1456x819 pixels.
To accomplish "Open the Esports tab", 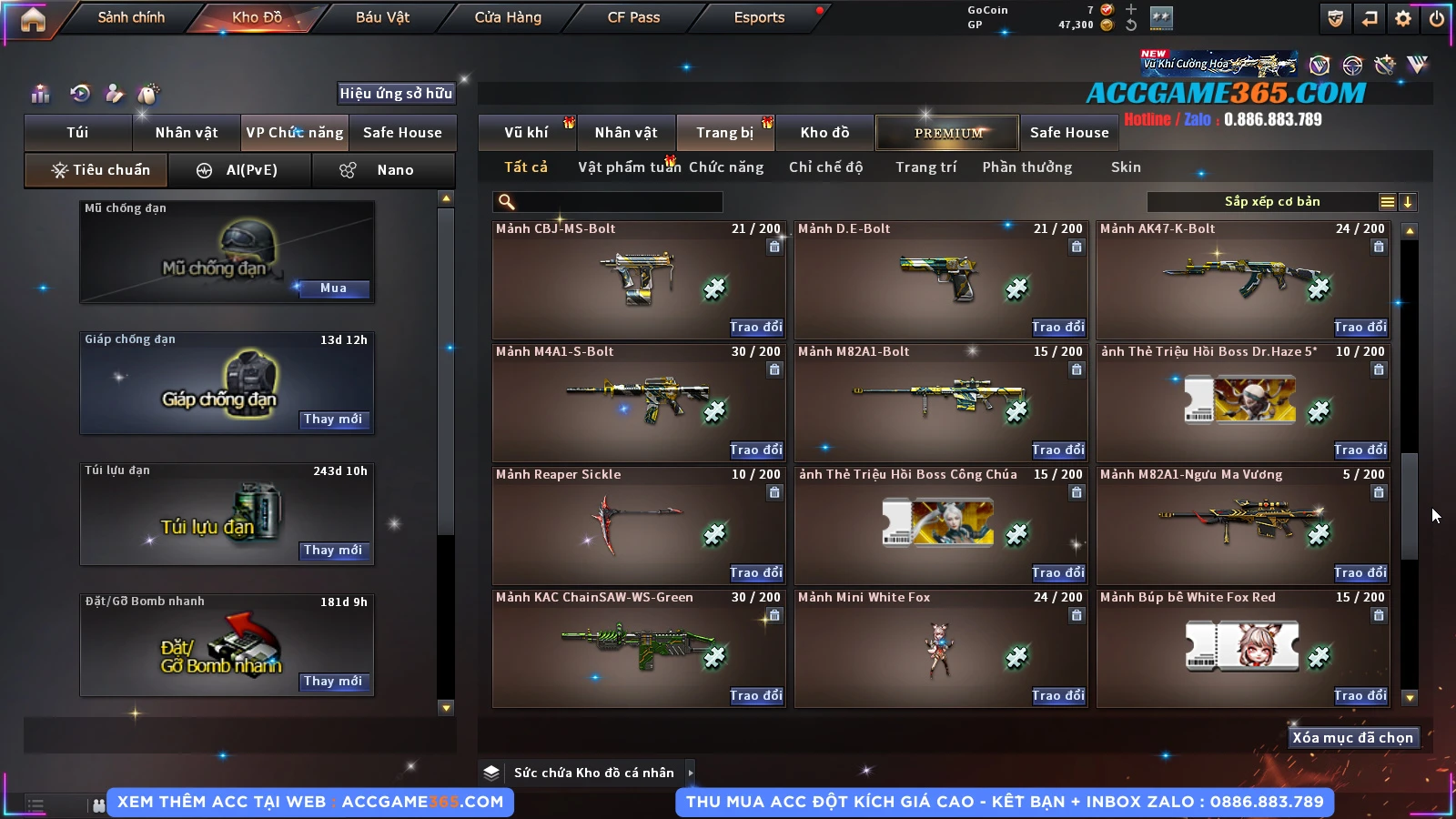I will tap(759, 17).
